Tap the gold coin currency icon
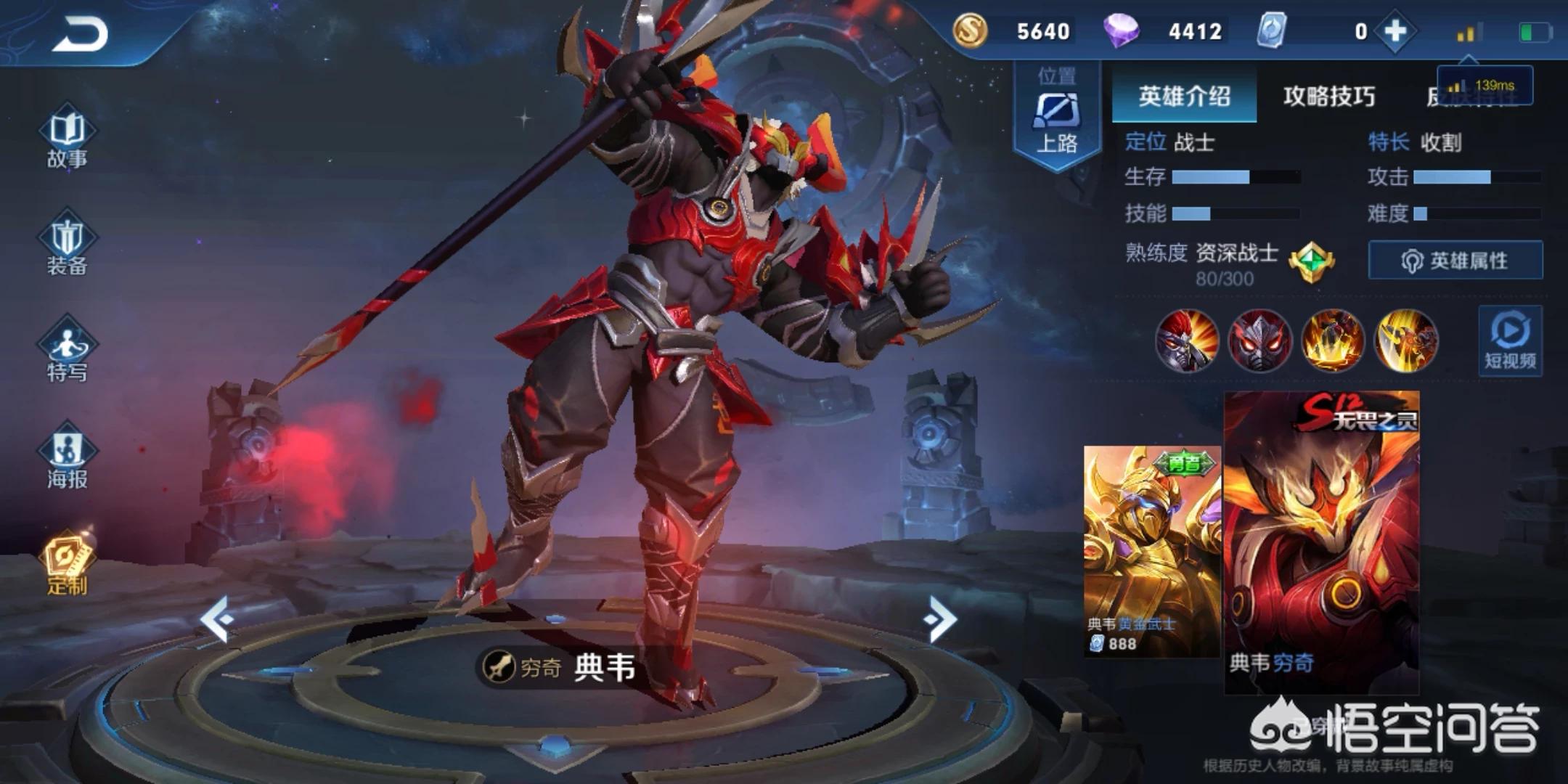The width and height of the screenshot is (1568, 784). coord(971,31)
